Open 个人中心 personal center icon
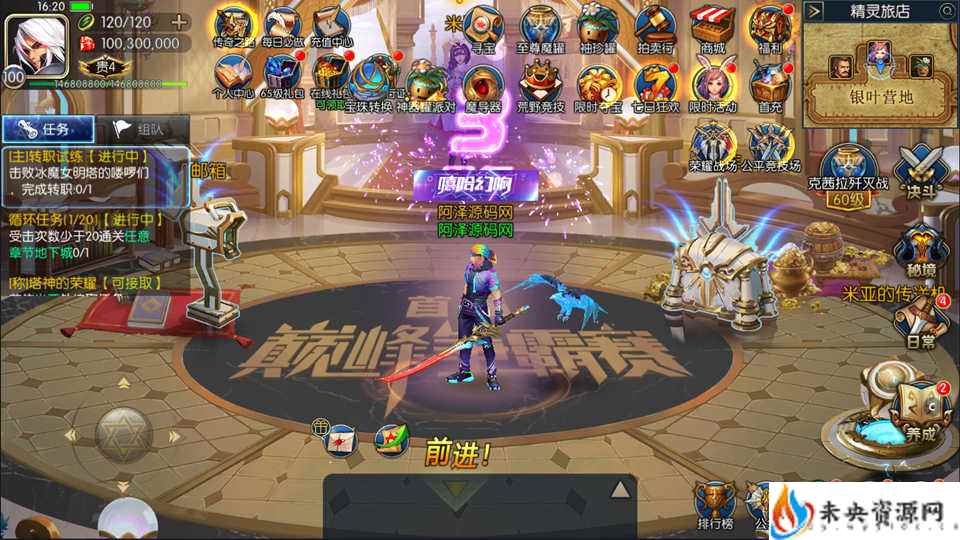This screenshot has height=540, width=960. [x=232, y=76]
